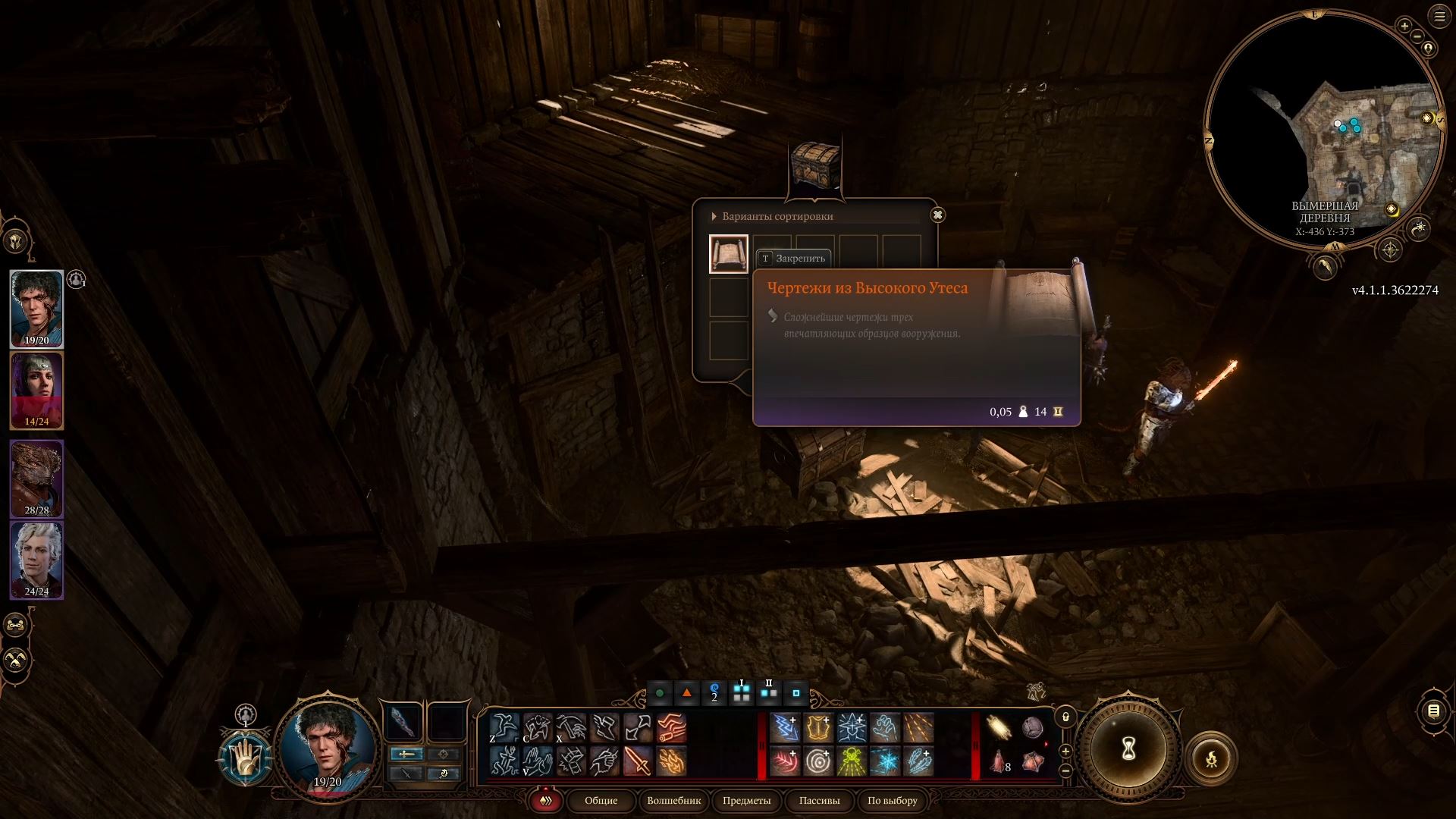Select the По выбору hotbar tab
The width and height of the screenshot is (1456, 819).
[x=892, y=801]
